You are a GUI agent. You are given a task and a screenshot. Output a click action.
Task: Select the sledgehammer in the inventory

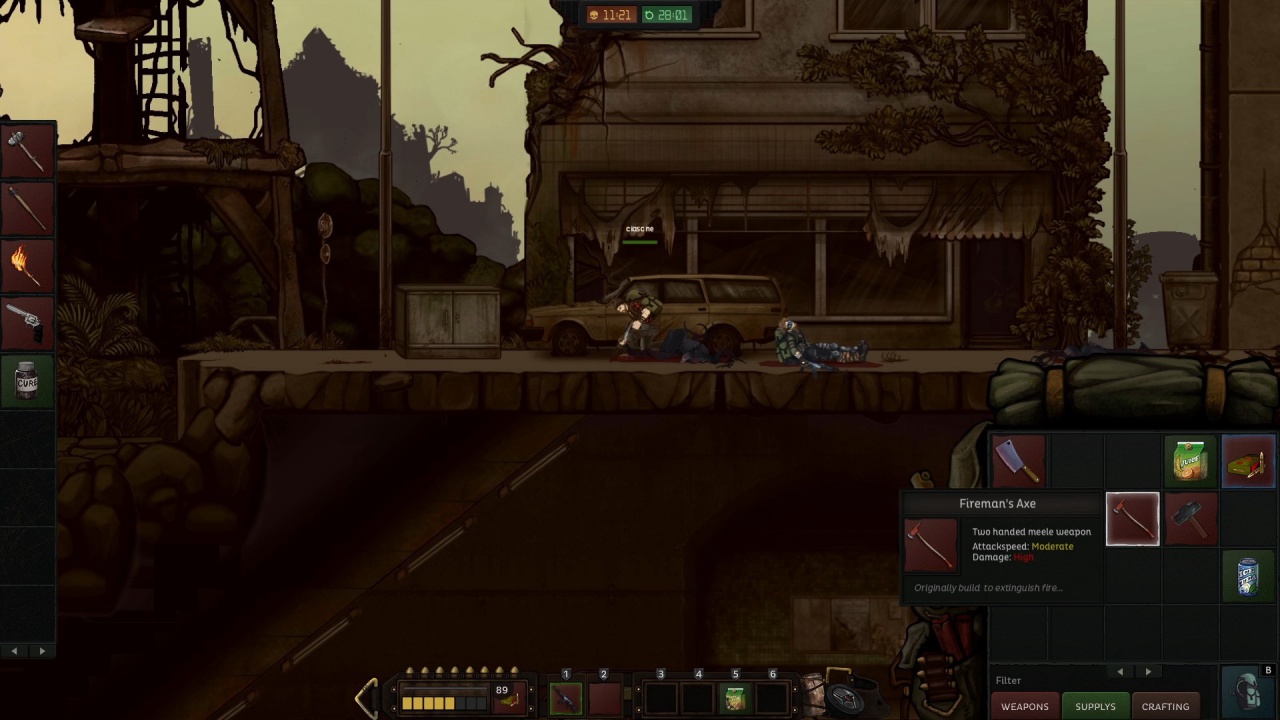coord(1190,518)
